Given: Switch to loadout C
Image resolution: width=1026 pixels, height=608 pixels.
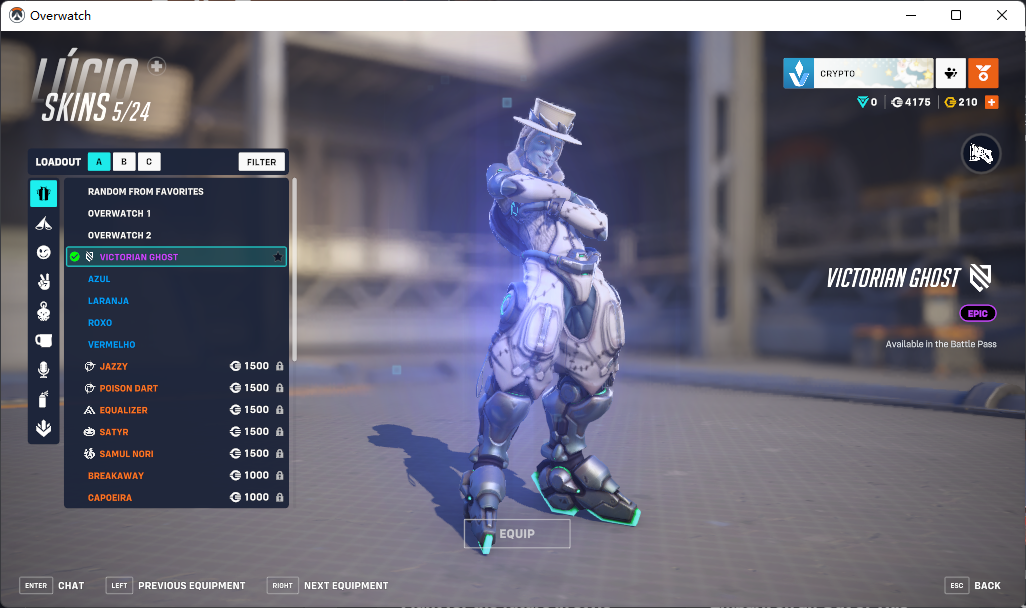Looking at the screenshot, I should click(149, 162).
